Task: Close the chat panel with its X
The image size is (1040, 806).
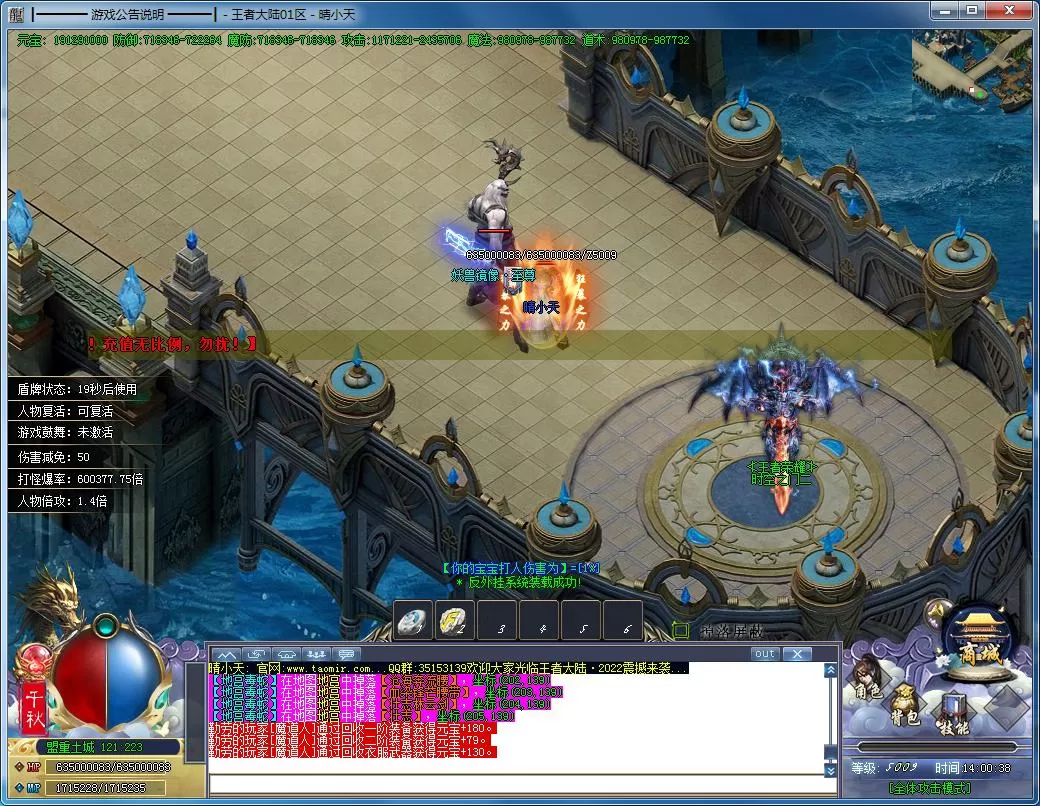Action: coord(796,654)
